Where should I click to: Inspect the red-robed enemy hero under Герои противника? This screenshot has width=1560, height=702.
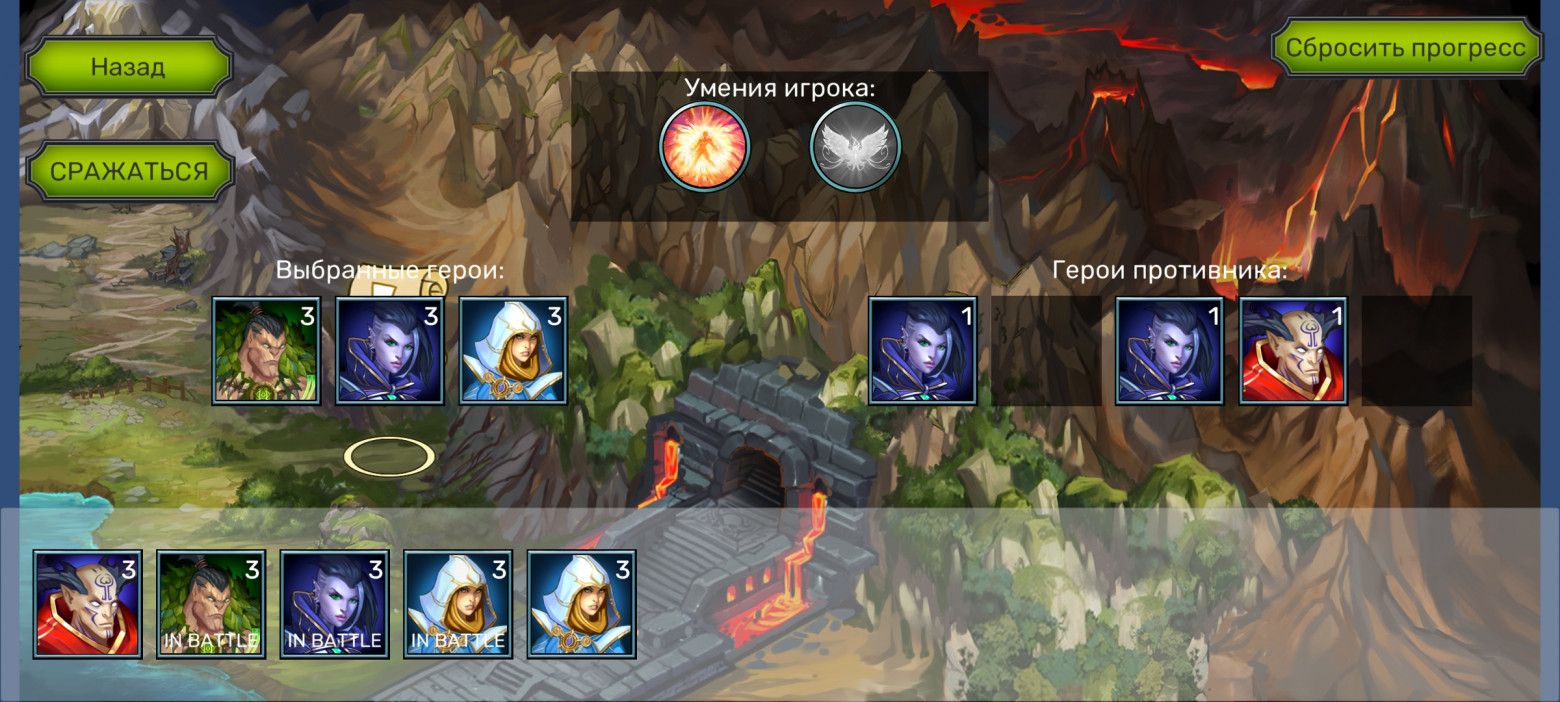click(1293, 350)
